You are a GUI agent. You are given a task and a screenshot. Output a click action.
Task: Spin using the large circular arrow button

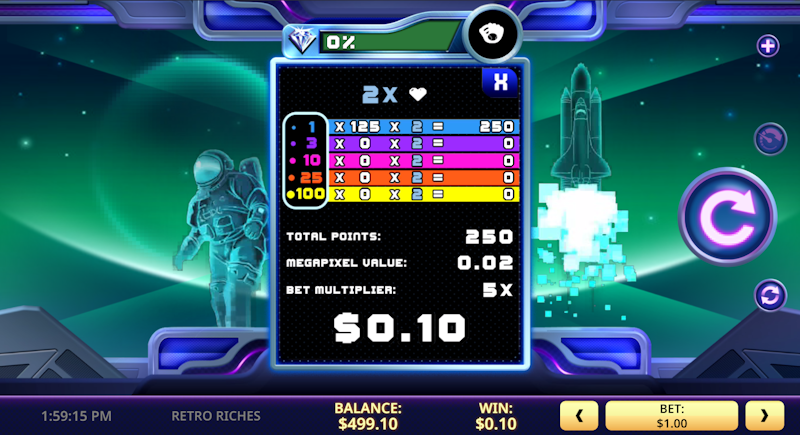(x=727, y=217)
